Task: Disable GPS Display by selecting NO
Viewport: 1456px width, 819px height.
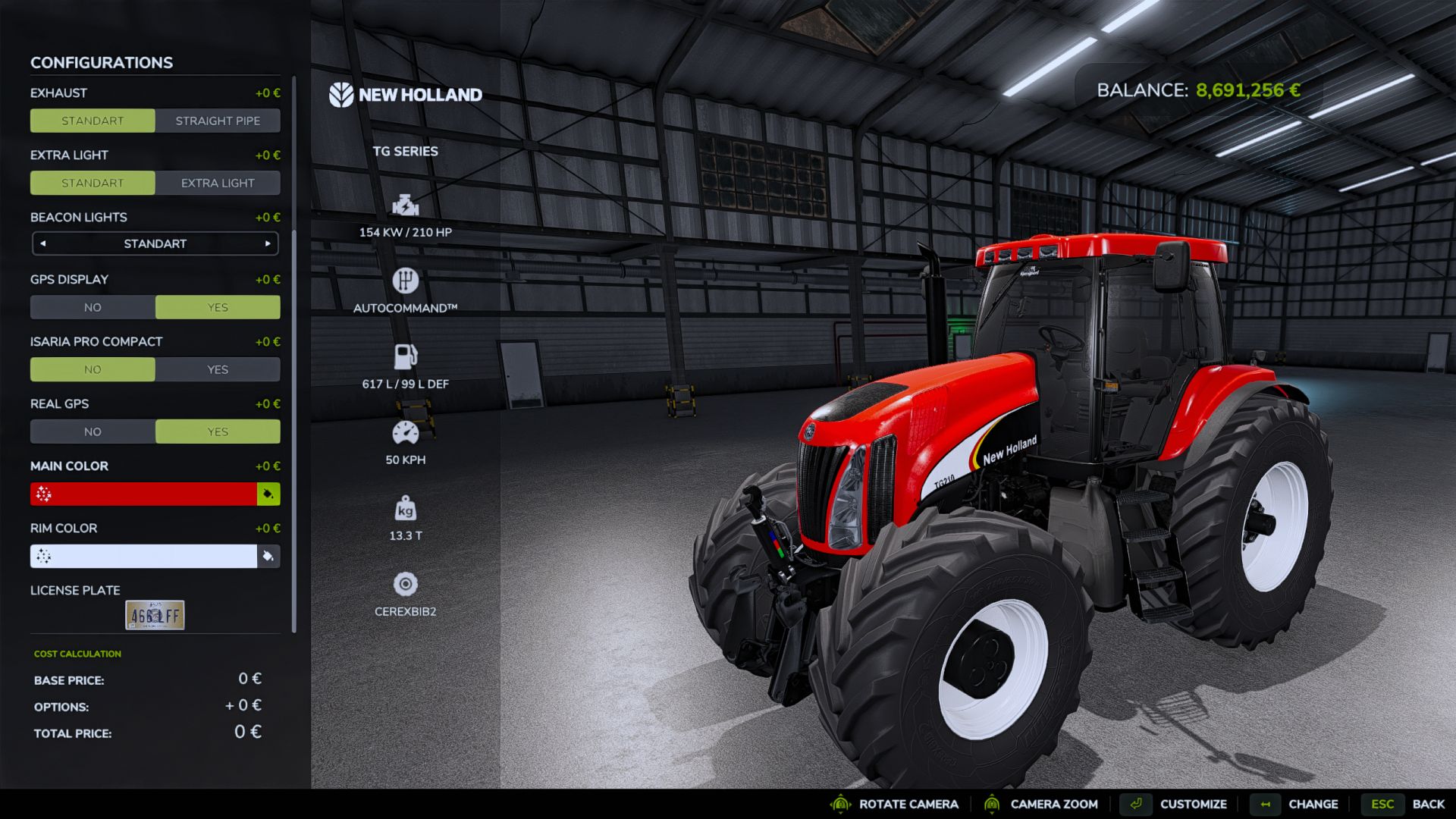Action: [93, 307]
